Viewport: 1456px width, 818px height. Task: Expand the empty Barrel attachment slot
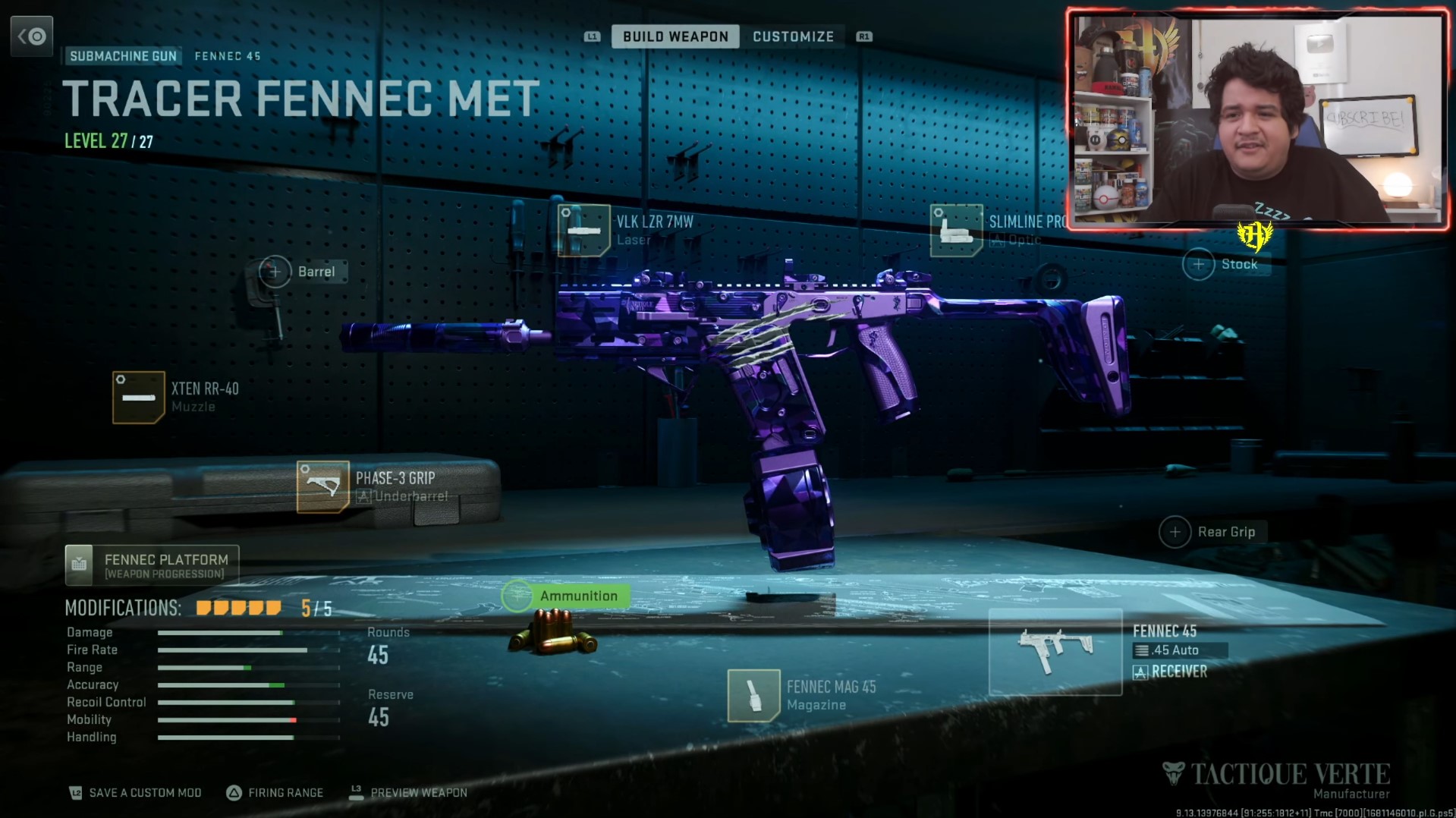(x=275, y=271)
